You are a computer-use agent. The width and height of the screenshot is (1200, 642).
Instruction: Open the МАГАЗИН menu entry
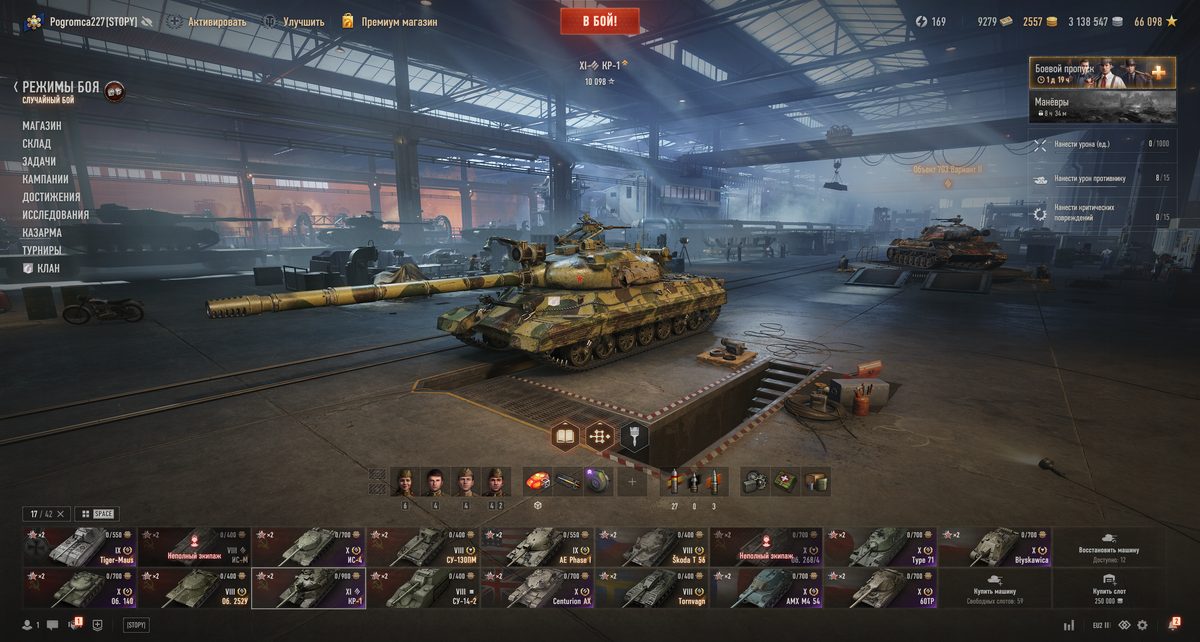[42, 126]
